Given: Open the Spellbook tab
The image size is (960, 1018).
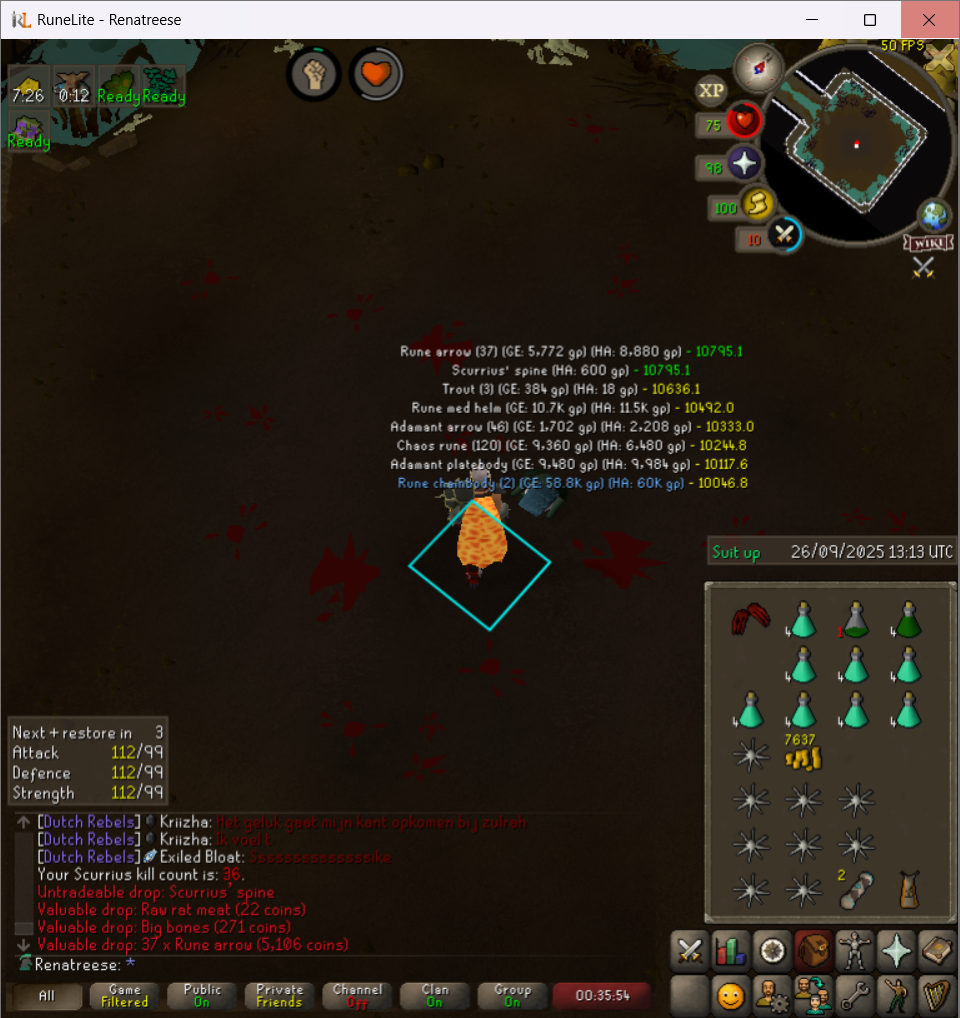Looking at the screenshot, I should pos(937,951).
